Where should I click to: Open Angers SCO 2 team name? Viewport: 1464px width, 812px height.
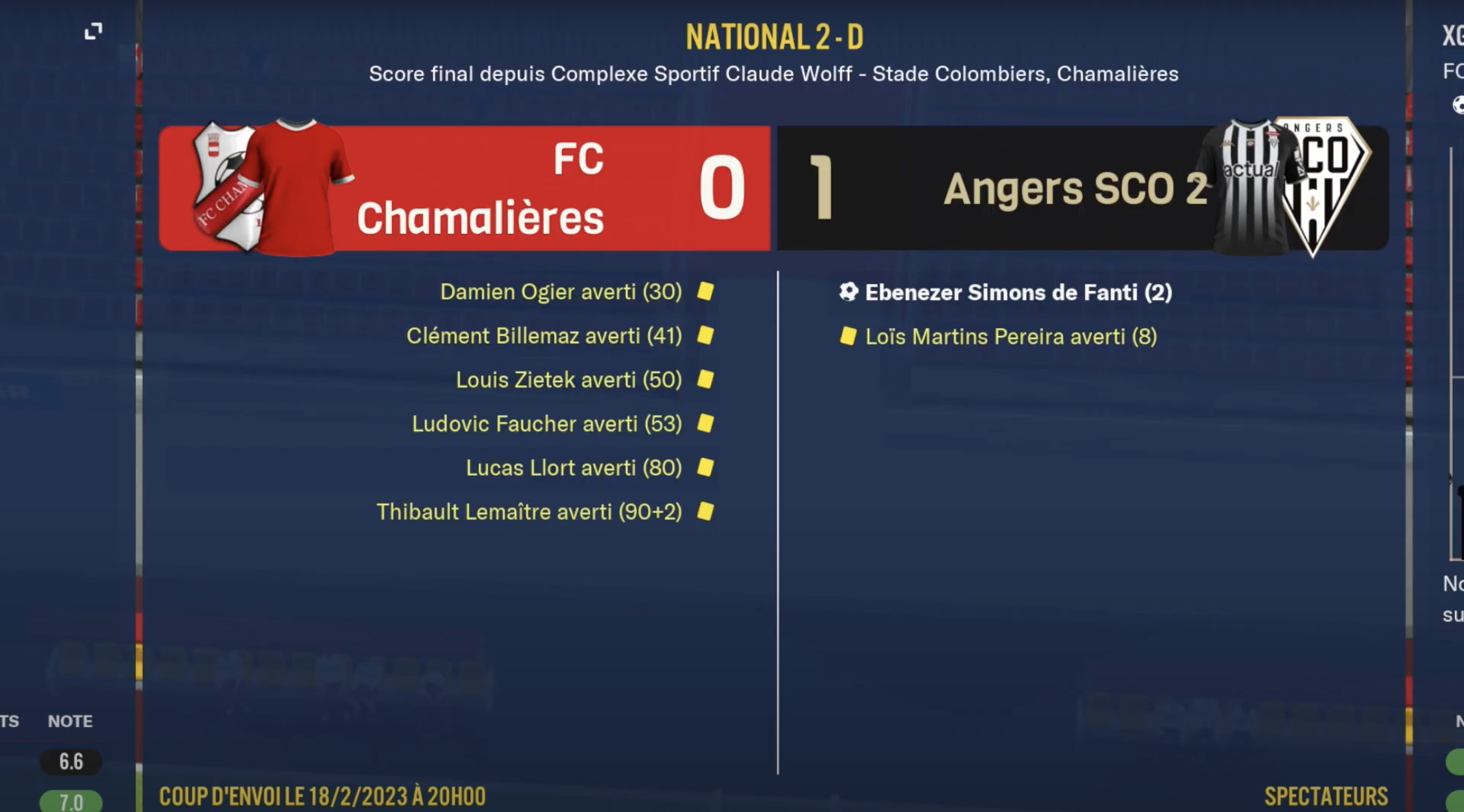[x=1075, y=189]
